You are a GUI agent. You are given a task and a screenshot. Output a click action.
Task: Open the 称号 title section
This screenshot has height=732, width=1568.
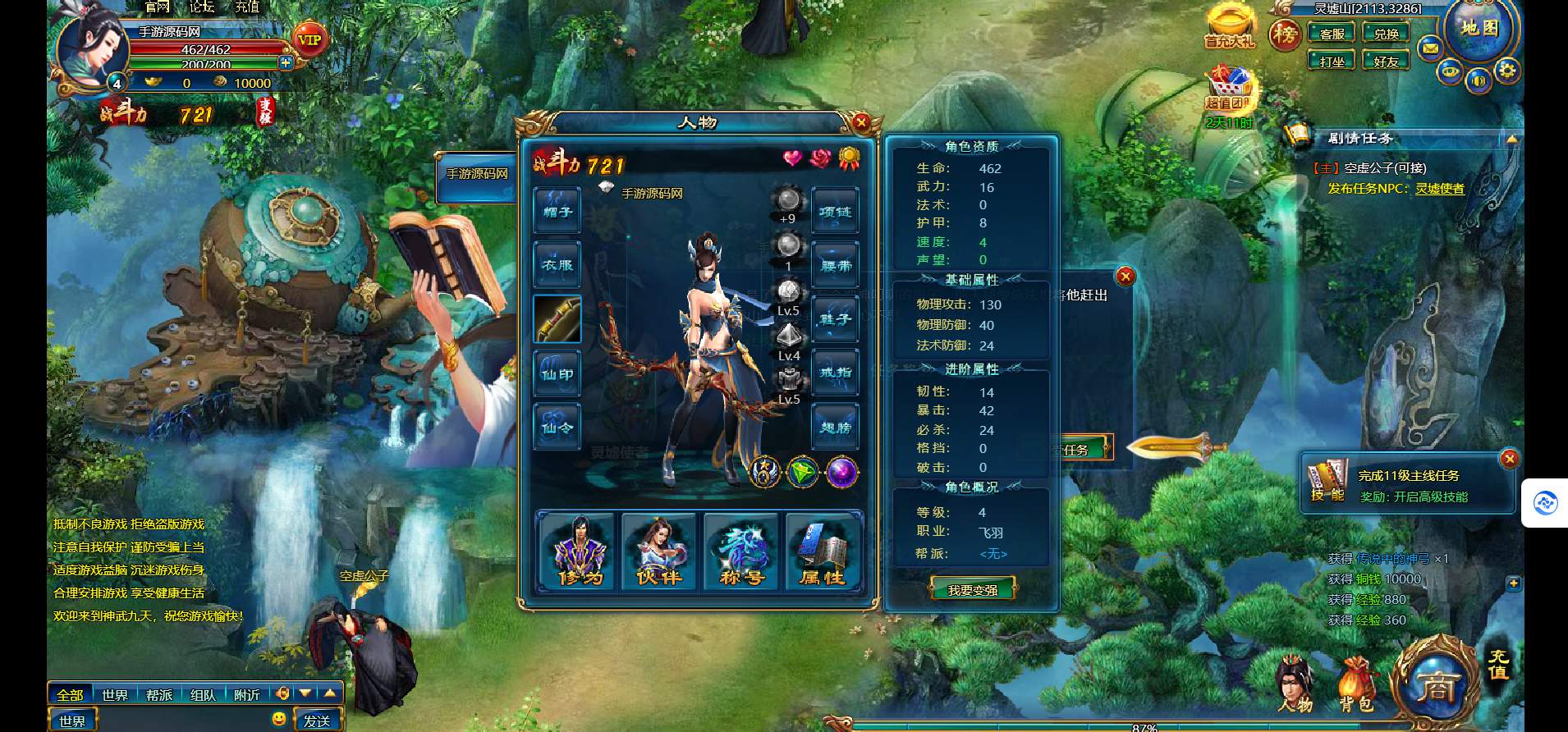click(741, 551)
